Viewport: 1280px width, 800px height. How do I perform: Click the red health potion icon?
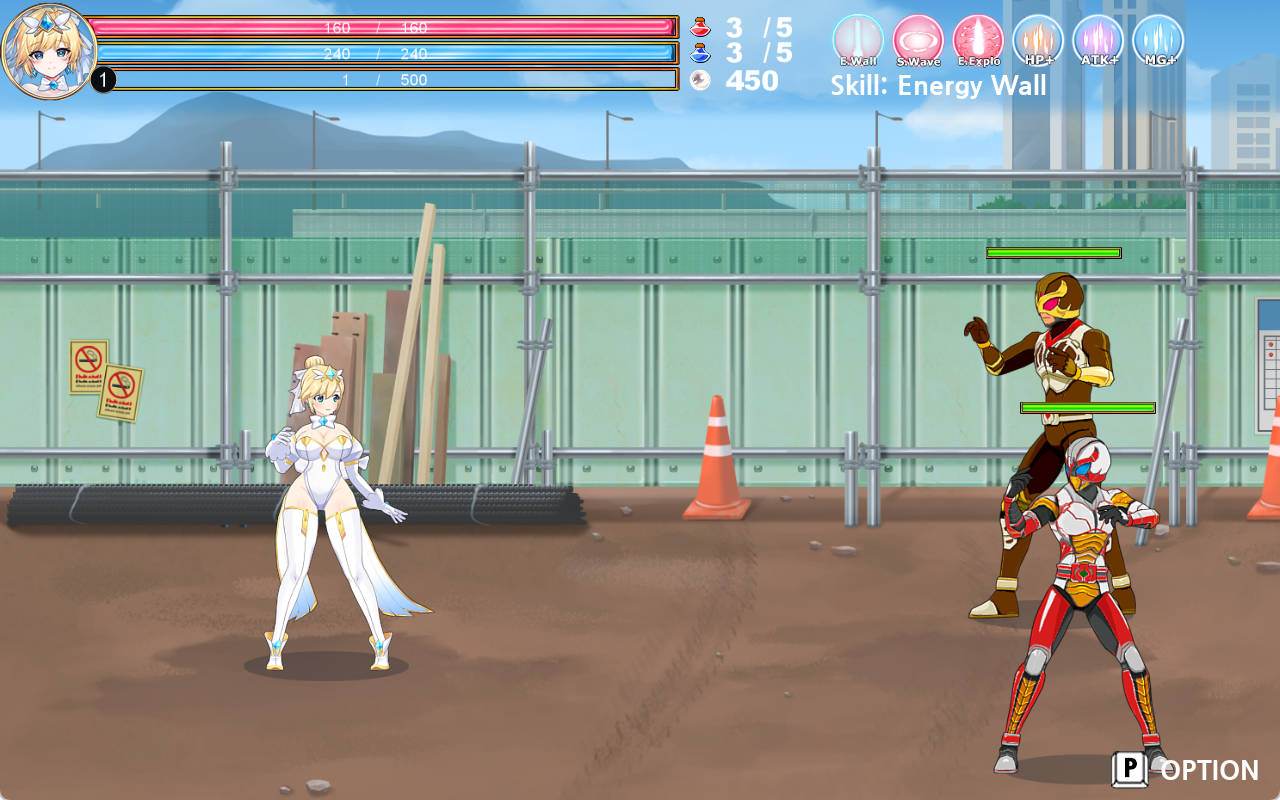[x=700, y=27]
